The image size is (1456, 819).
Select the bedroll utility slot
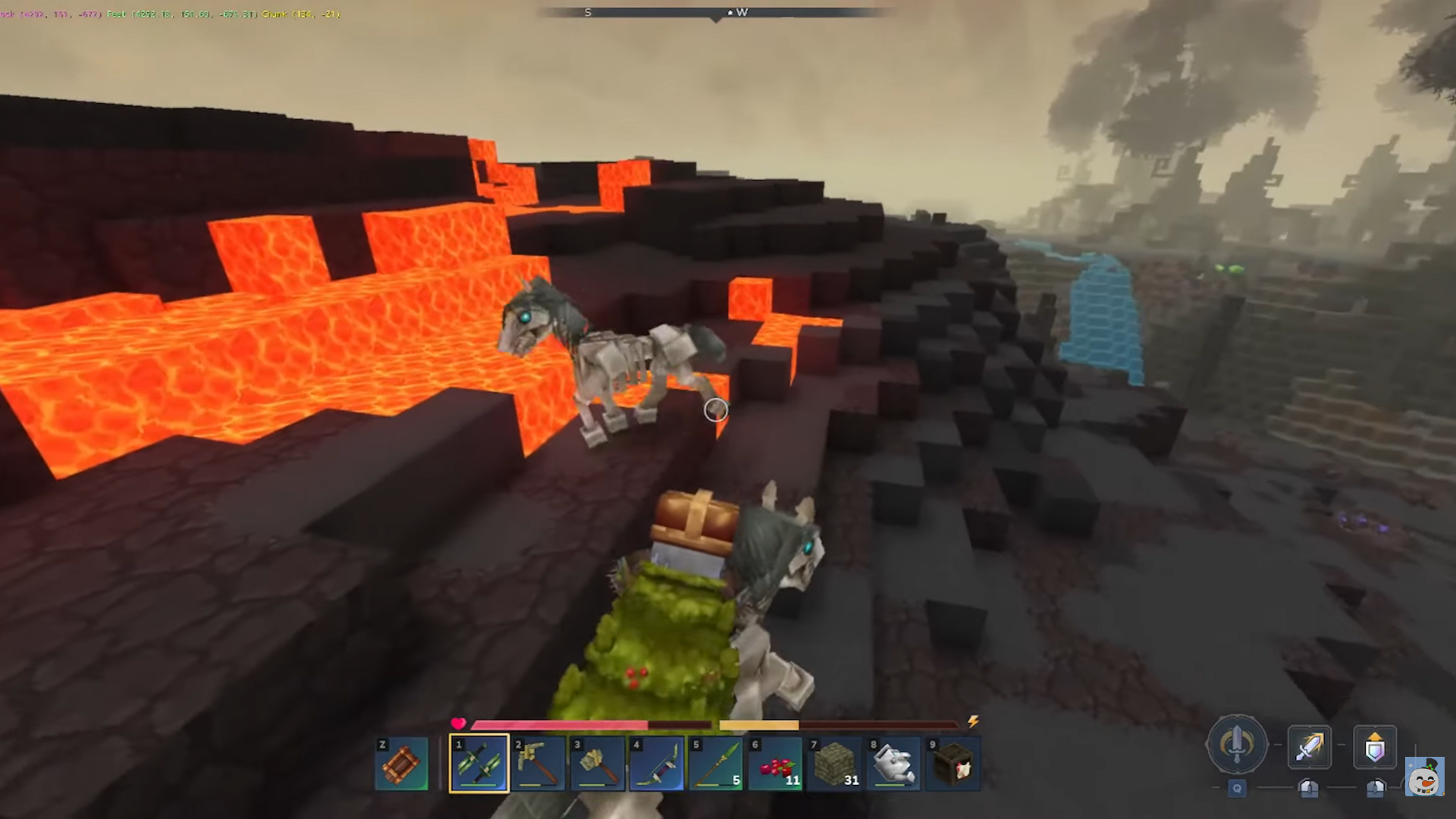pos(401,763)
